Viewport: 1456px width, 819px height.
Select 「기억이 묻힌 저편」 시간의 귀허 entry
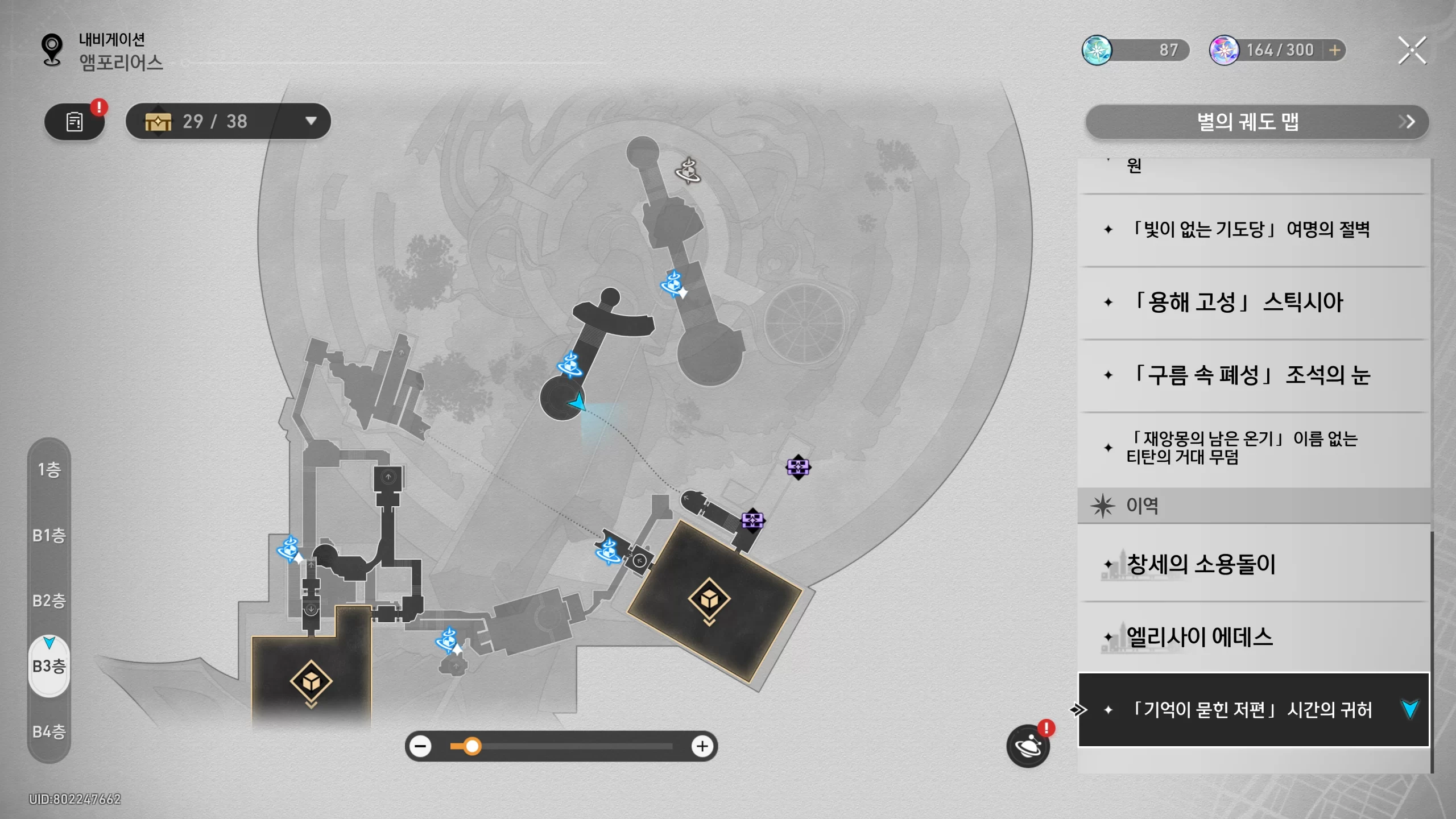click(1251, 710)
